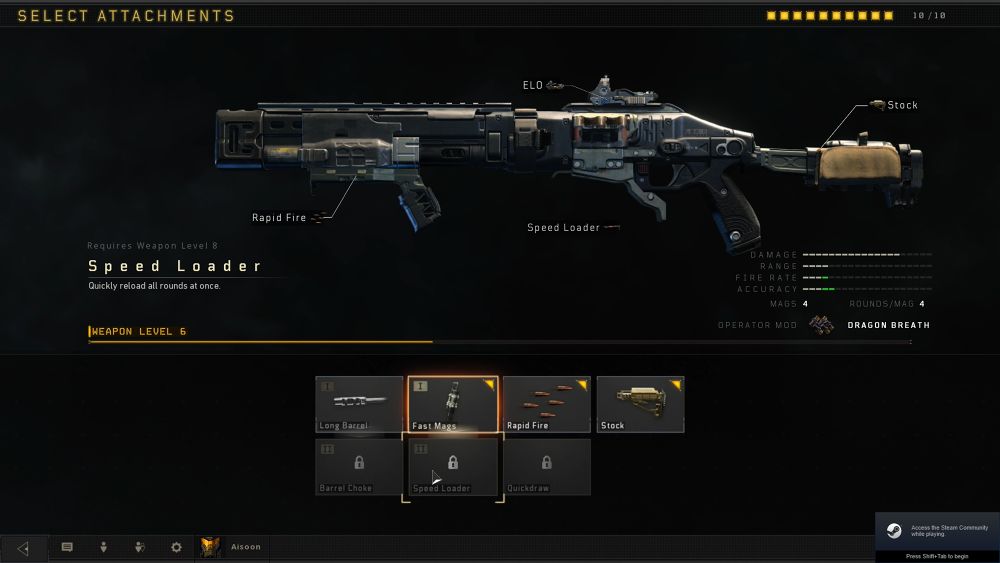Go back with the arrow button
The width and height of the screenshot is (1000, 563).
click(x=23, y=548)
